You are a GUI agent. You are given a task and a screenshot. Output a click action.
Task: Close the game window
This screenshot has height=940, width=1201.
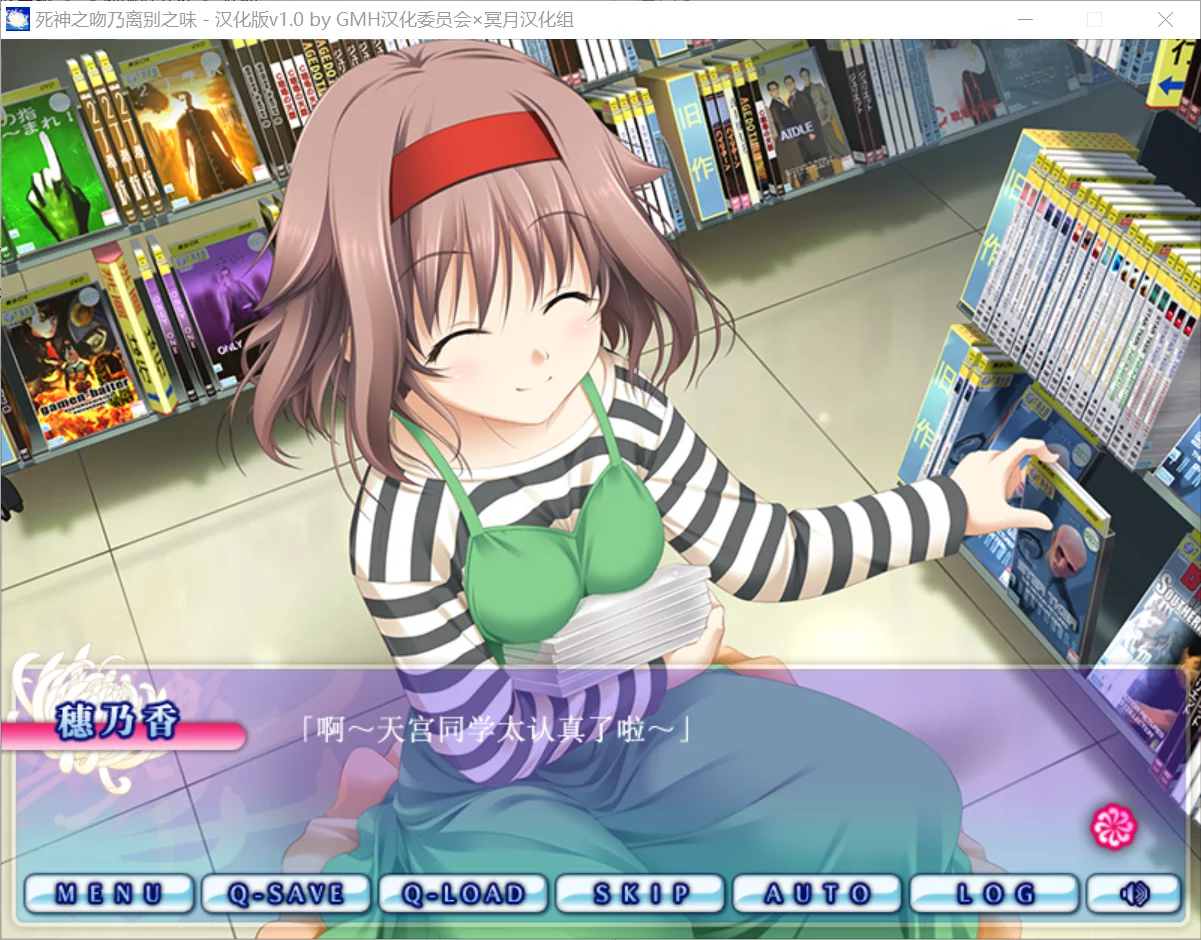coord(1165,19)
